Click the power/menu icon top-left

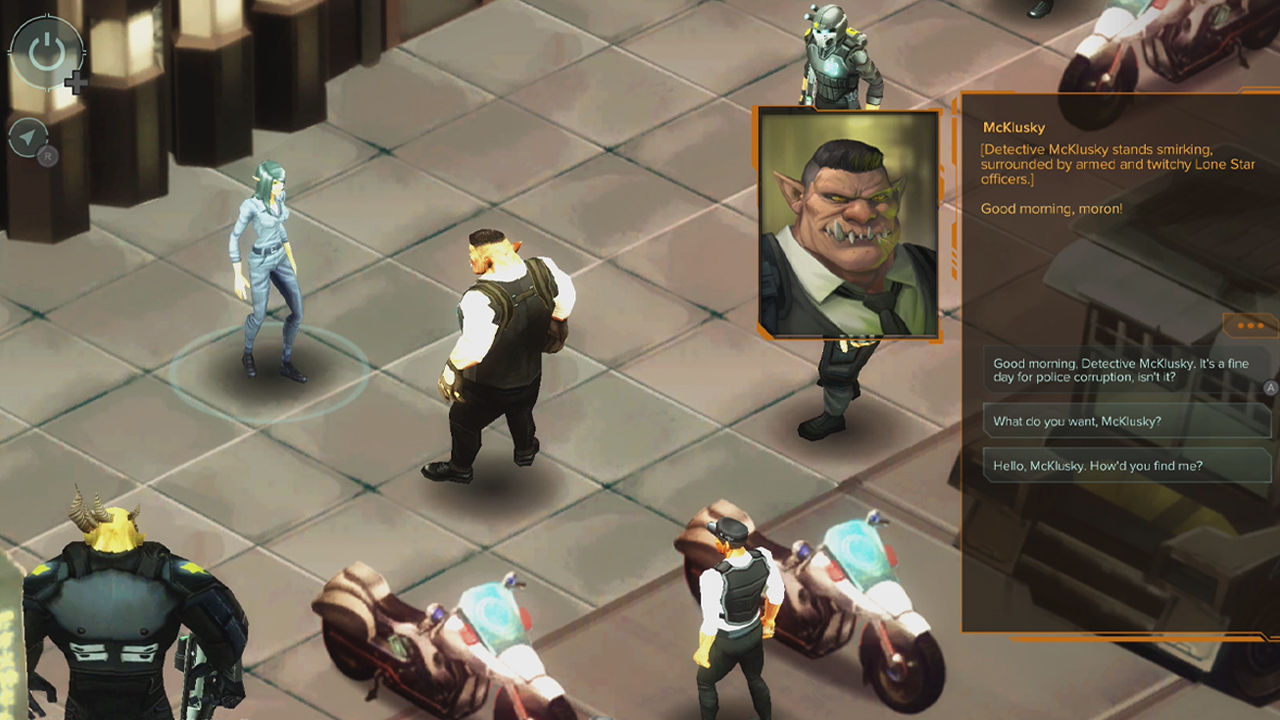pos(46,52)
